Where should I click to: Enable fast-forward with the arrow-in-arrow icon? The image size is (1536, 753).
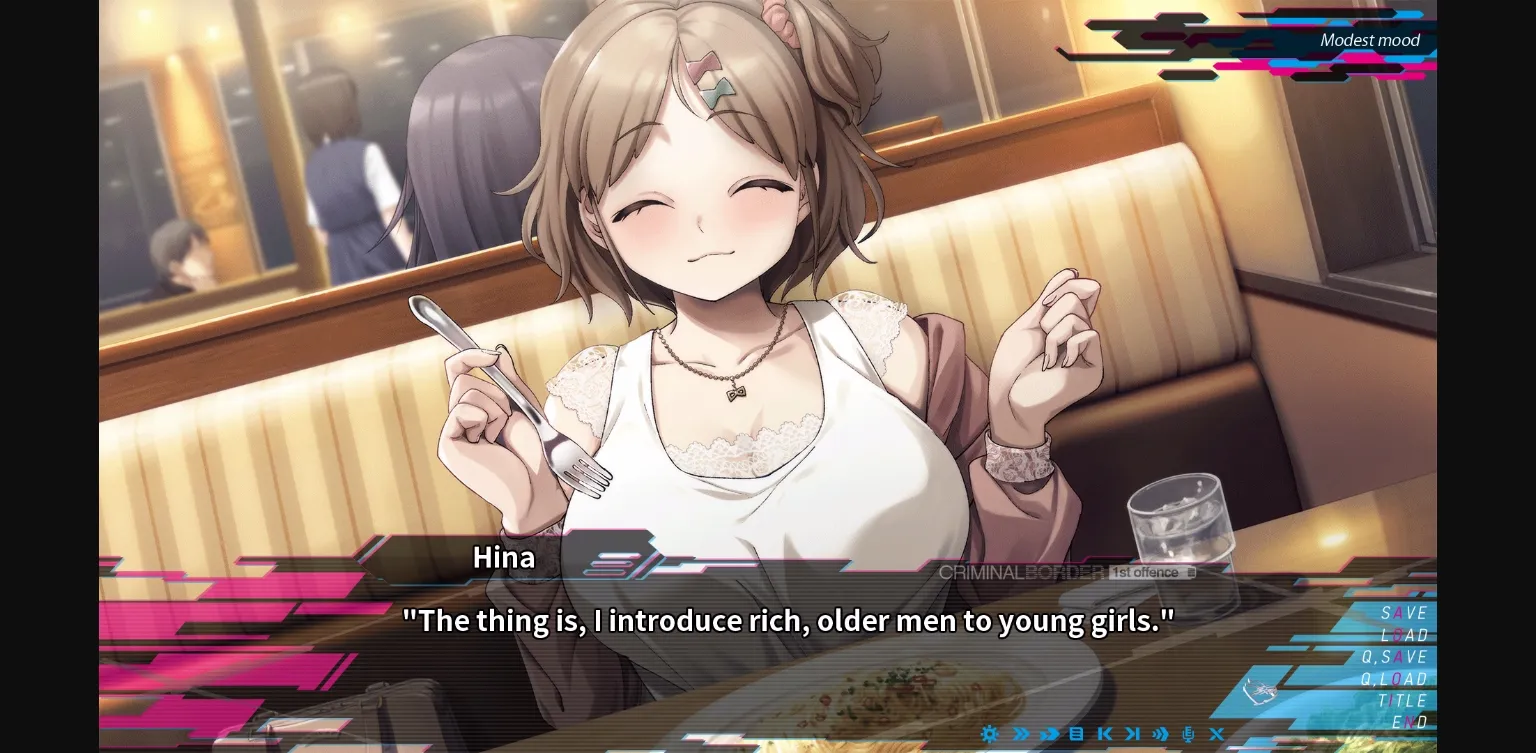[x=1048, y=735]
